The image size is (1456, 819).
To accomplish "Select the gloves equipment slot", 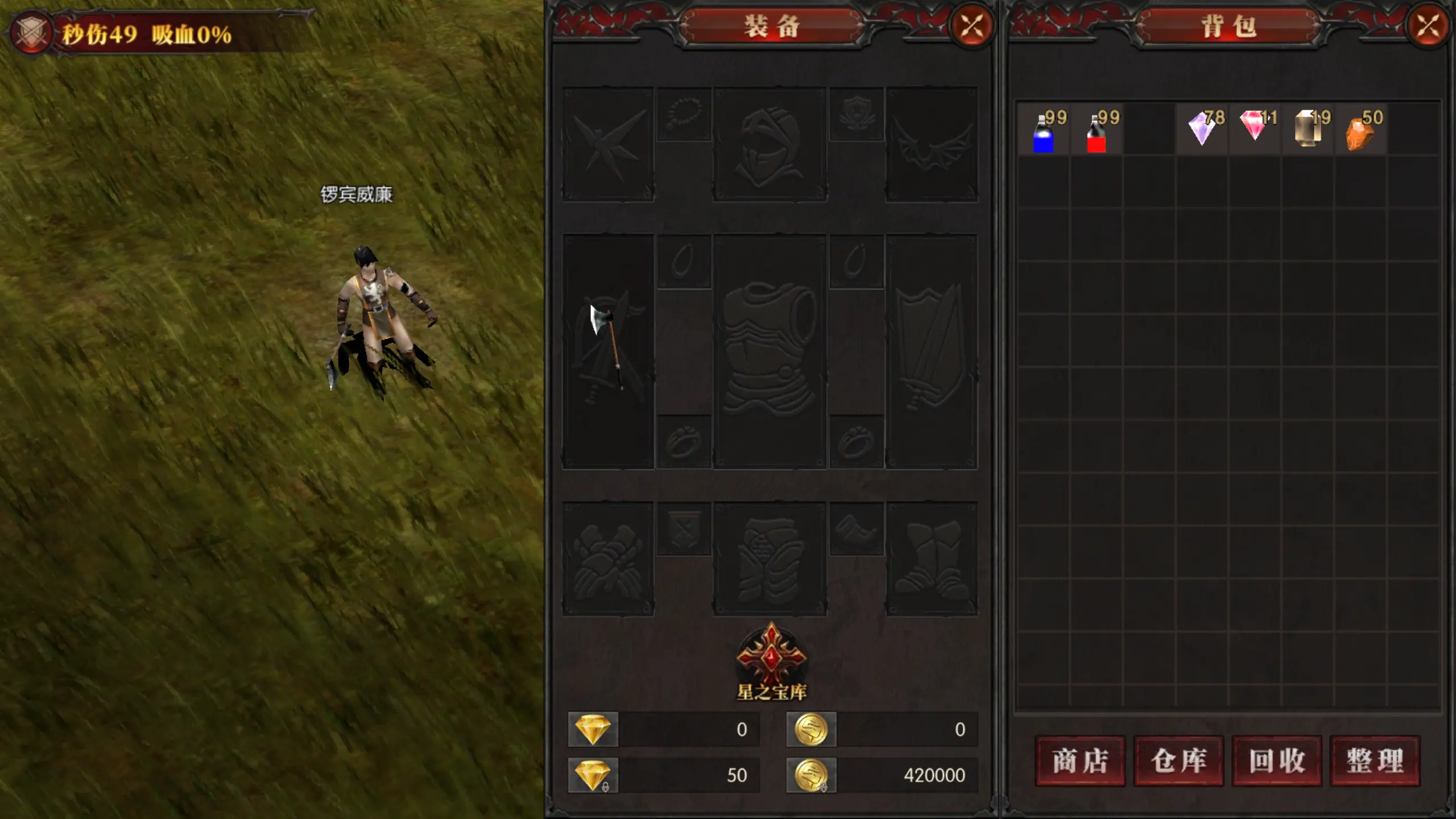I will (607, 559).
